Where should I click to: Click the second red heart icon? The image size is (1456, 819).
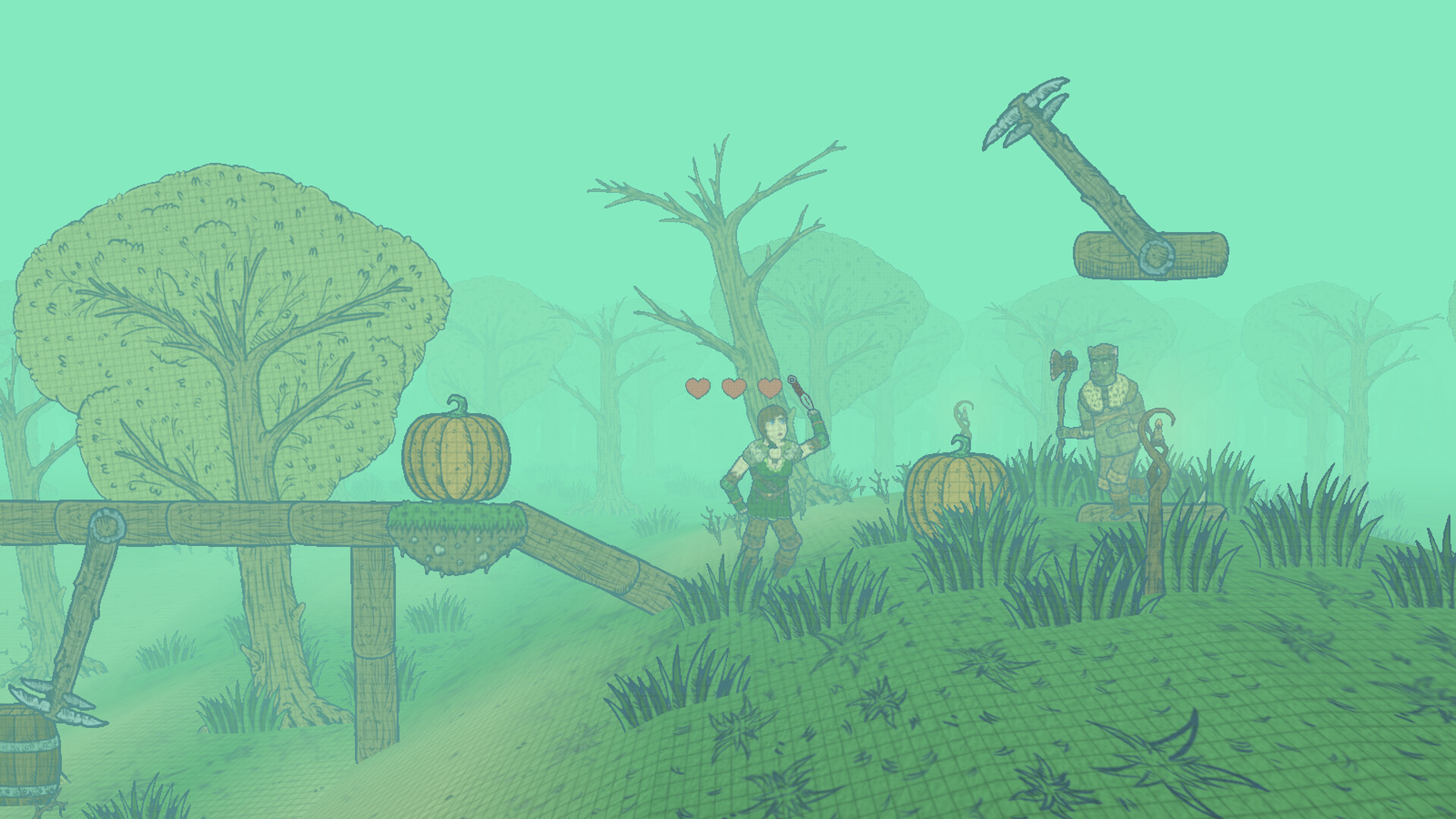tap(733, 387)
